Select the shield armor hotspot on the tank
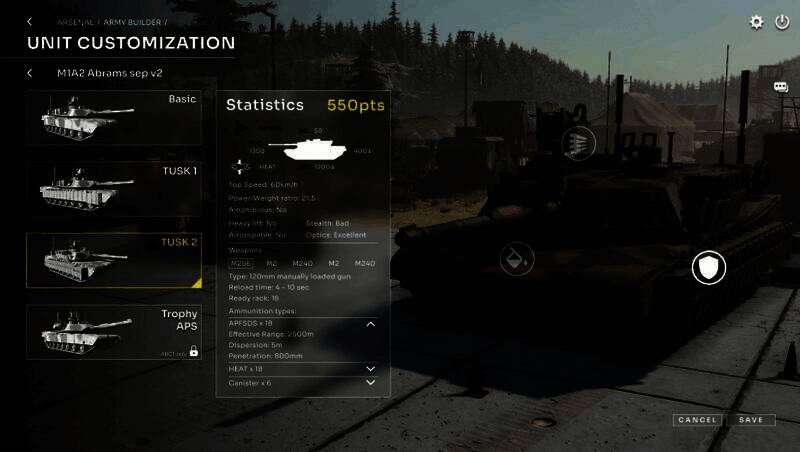 point(708,267)
